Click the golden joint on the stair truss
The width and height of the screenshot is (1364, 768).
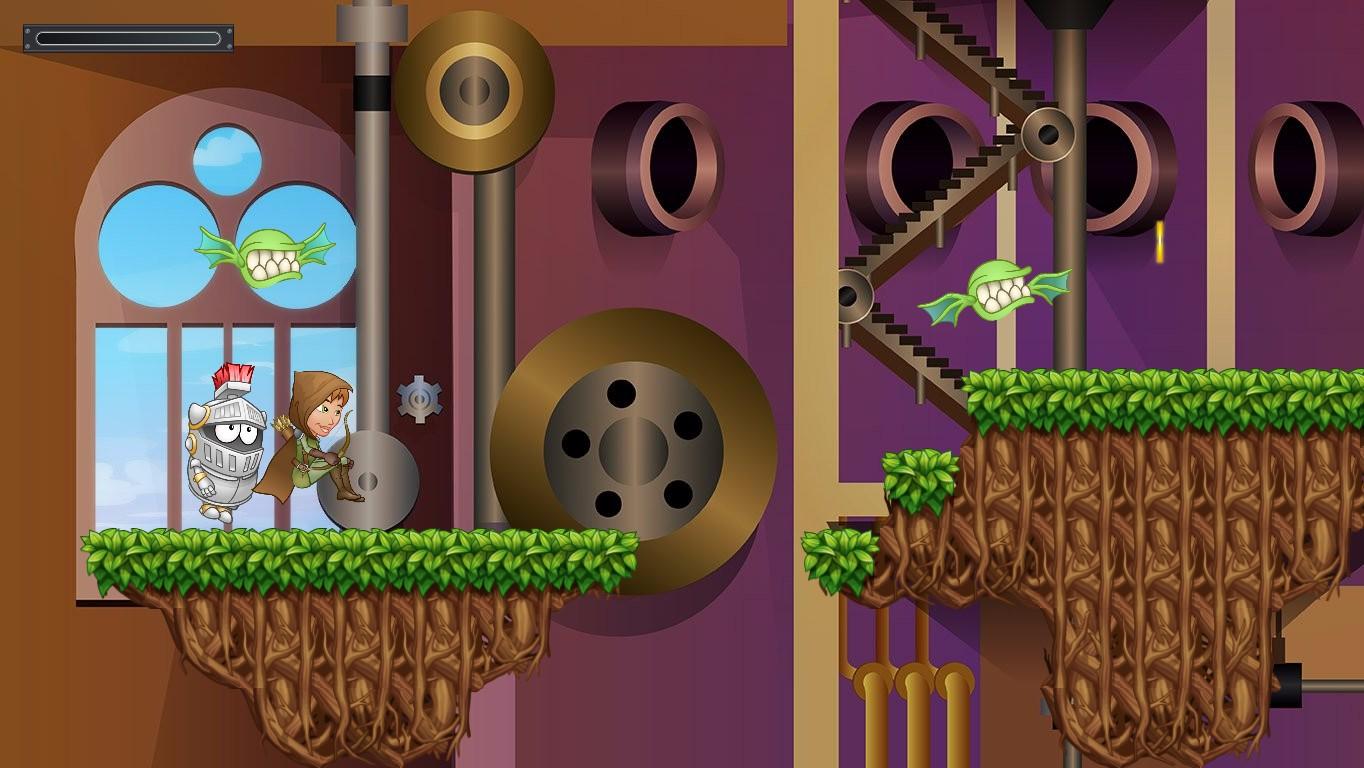(x=1048, y=135)
